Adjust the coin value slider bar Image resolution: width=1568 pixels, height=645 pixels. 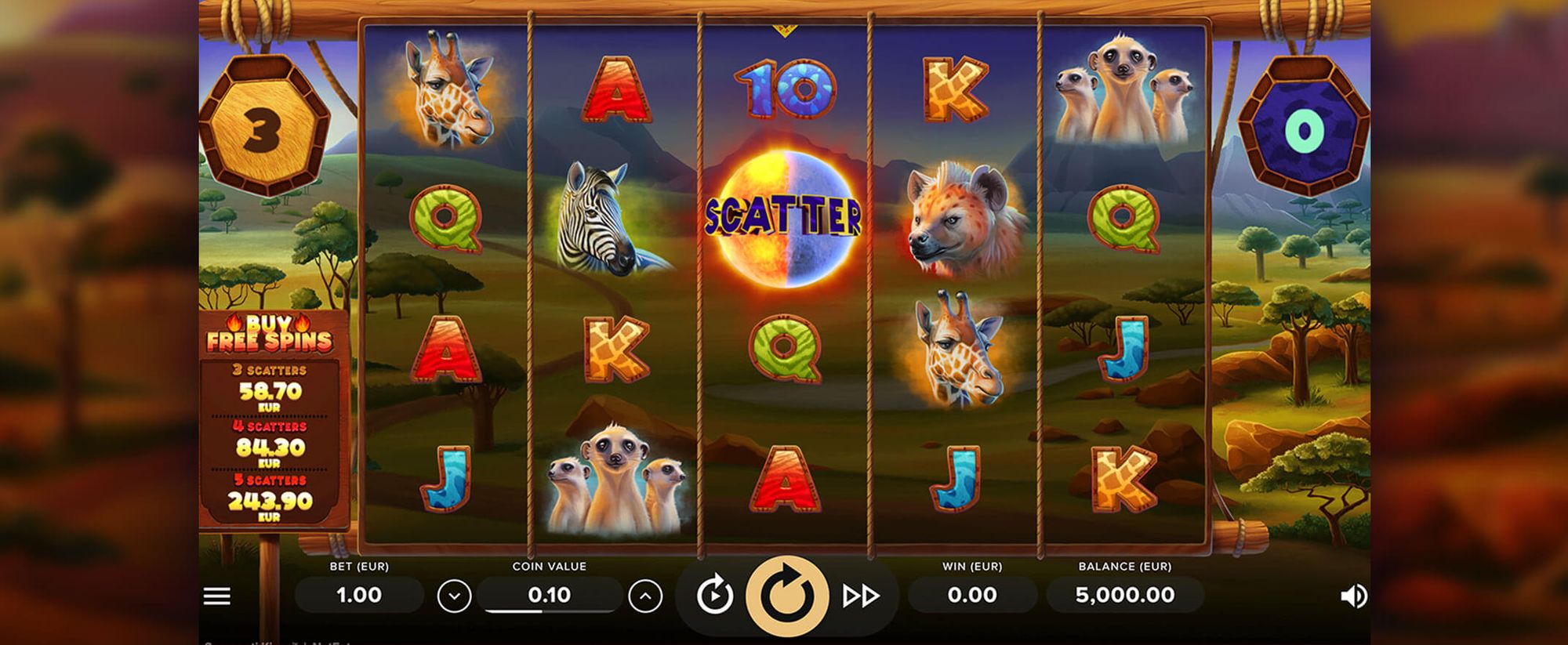550,611
